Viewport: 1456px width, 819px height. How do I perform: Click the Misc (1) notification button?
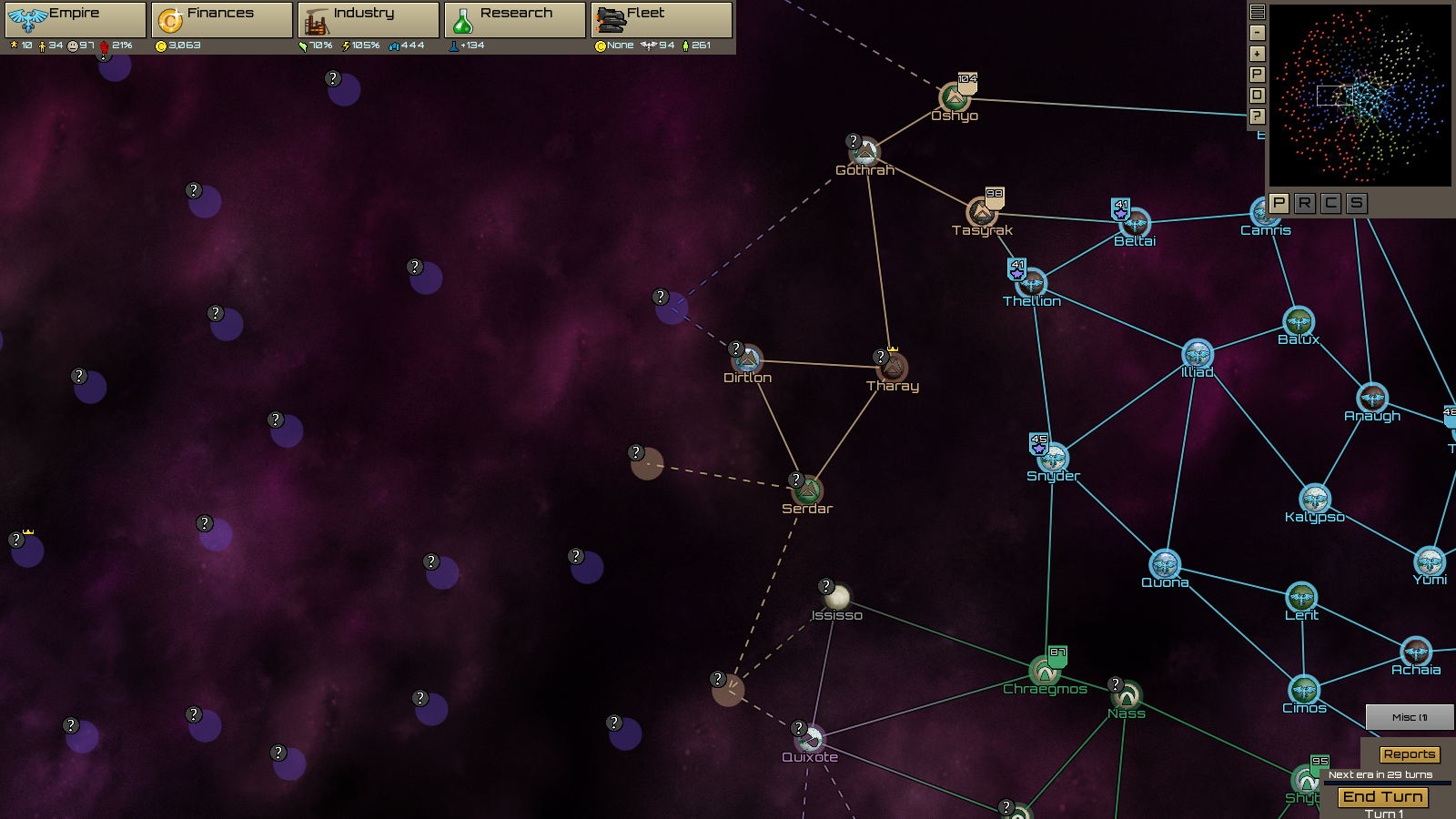[1409, 717]
